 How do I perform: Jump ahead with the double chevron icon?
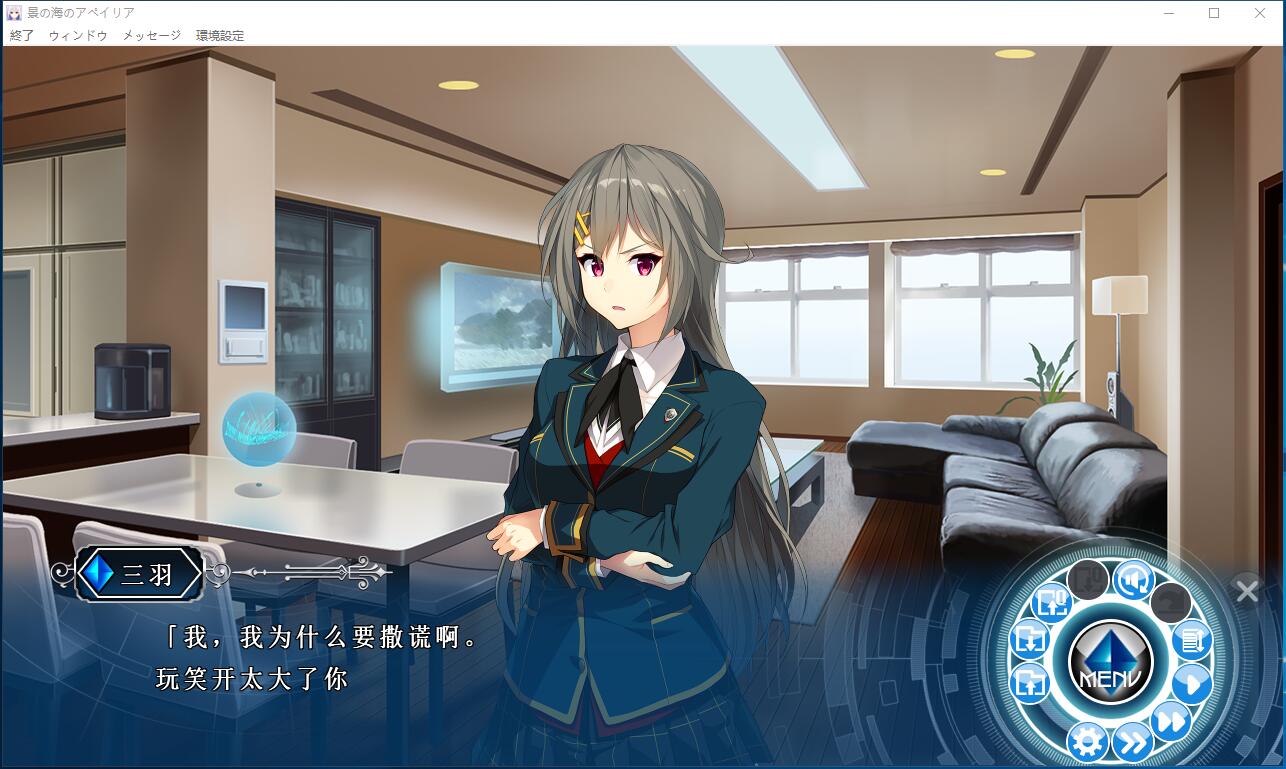tap(1132, 742)
